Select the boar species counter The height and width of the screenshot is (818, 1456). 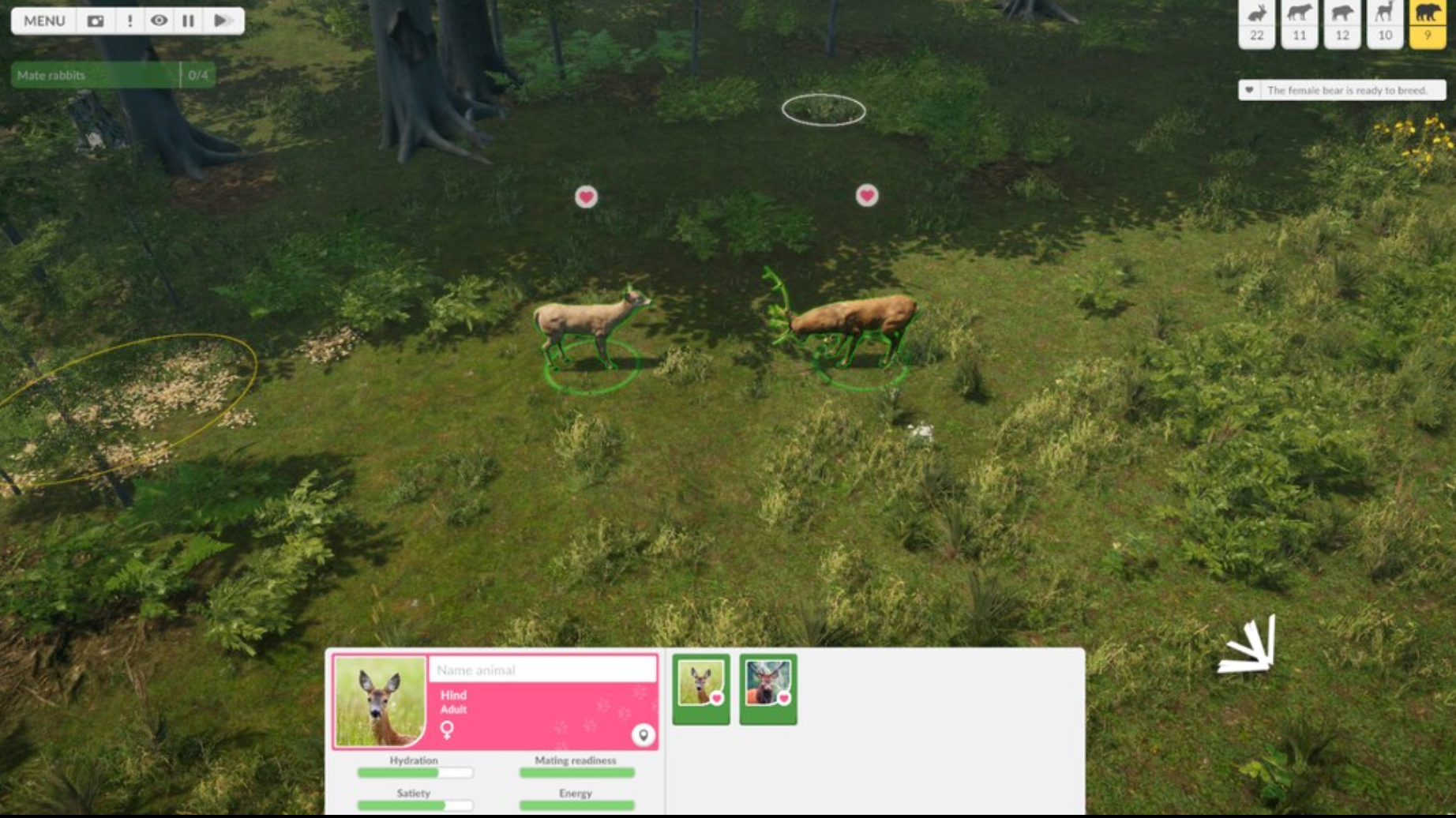[x=1343, y=24]
